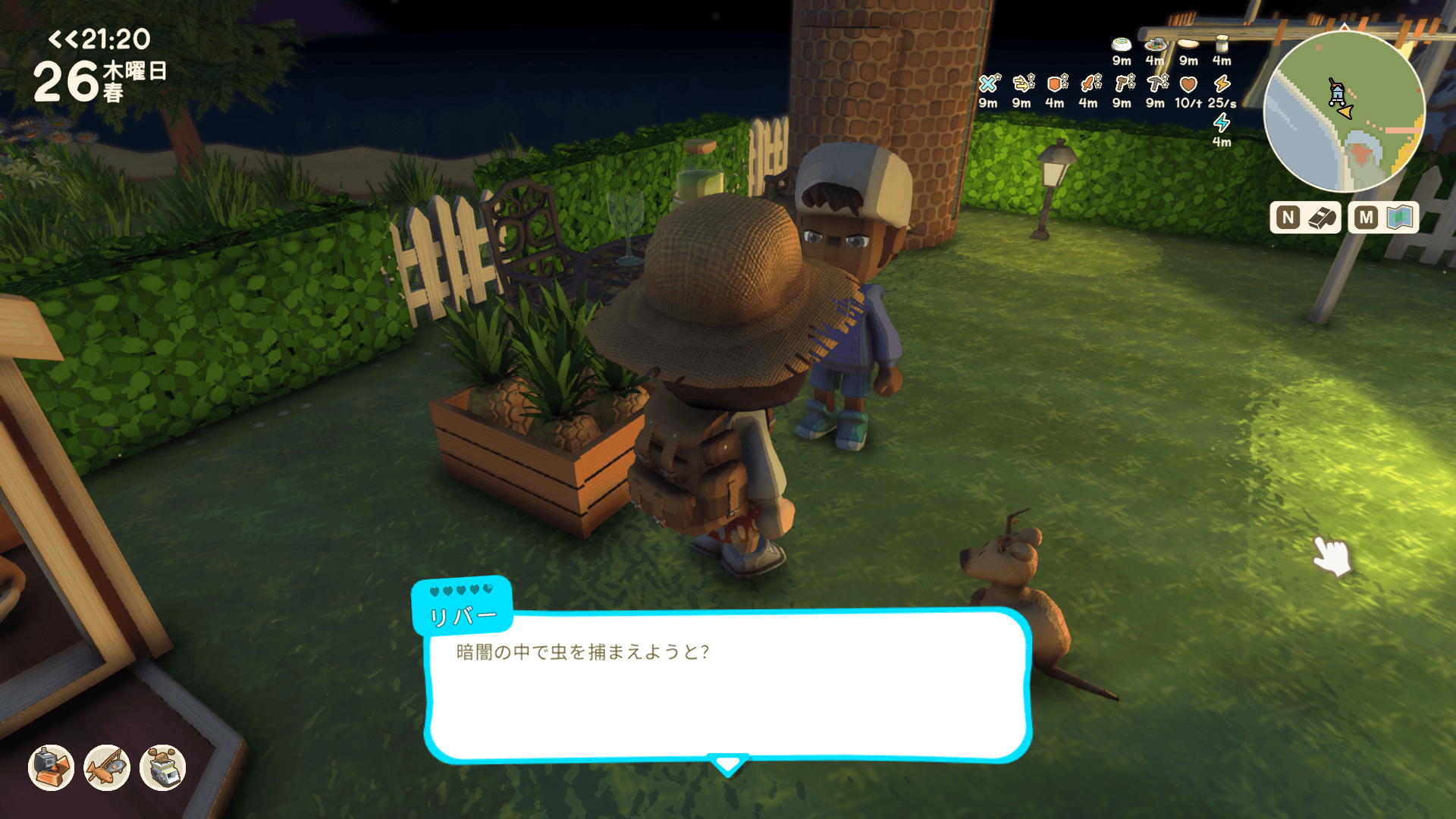Viewport: 1456px width, 819px height.
Task: Blow the whistle using its icon
Action: (1321, 218)
